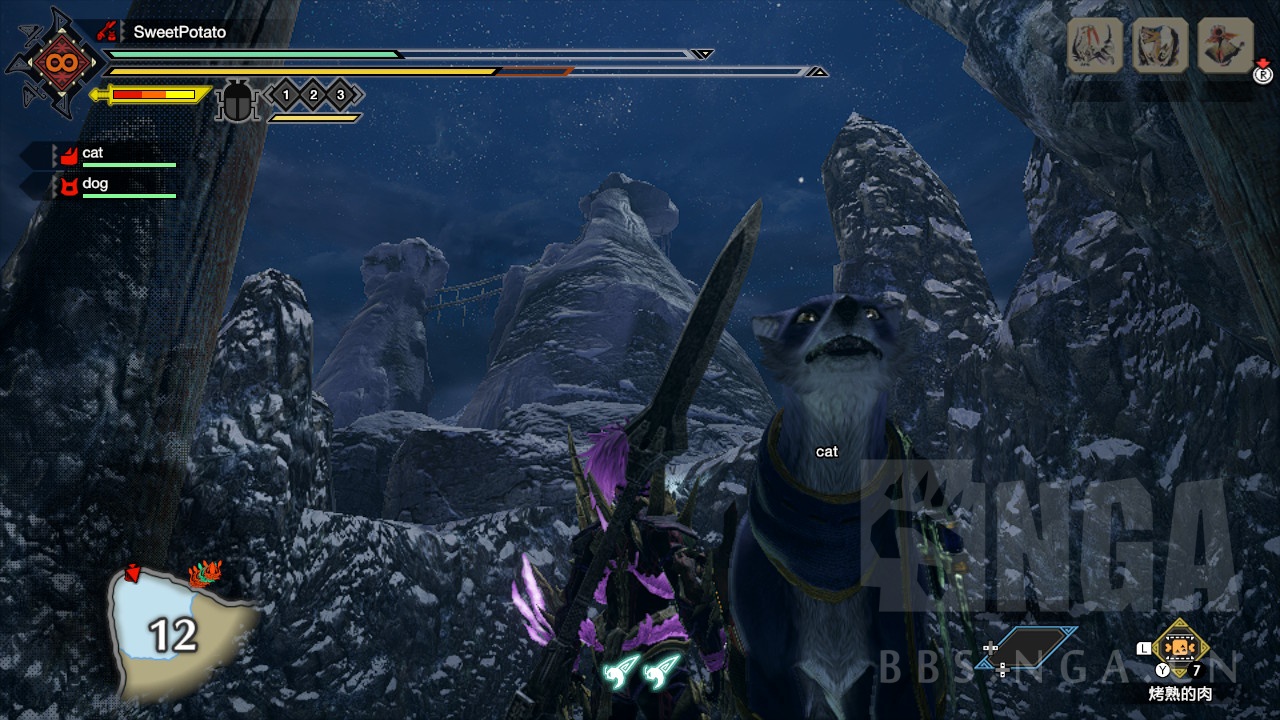
Task: Select the middle monster target icon
Action: (1160, 46)
